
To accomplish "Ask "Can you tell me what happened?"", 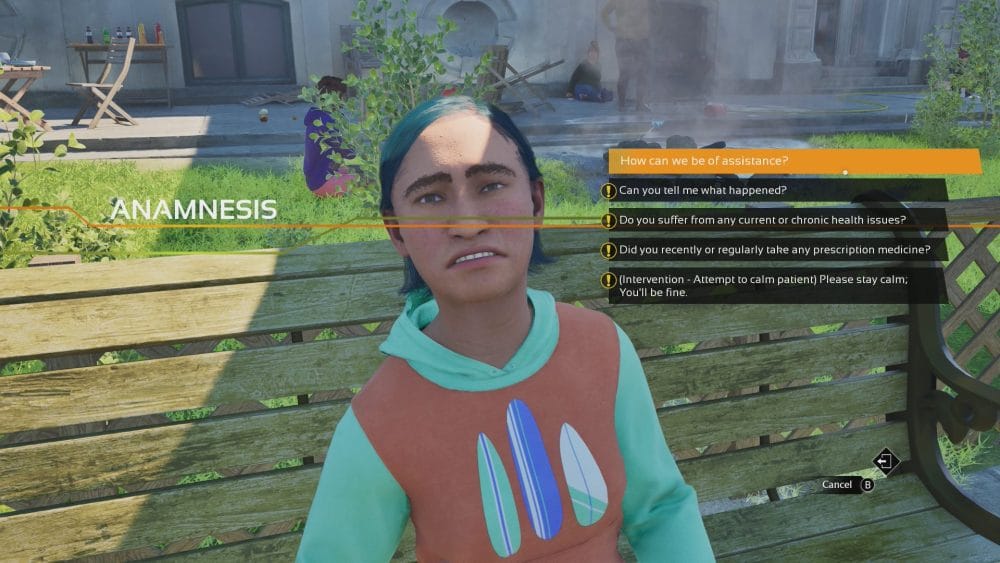I will pyautogui.click(x=703, y=190).
